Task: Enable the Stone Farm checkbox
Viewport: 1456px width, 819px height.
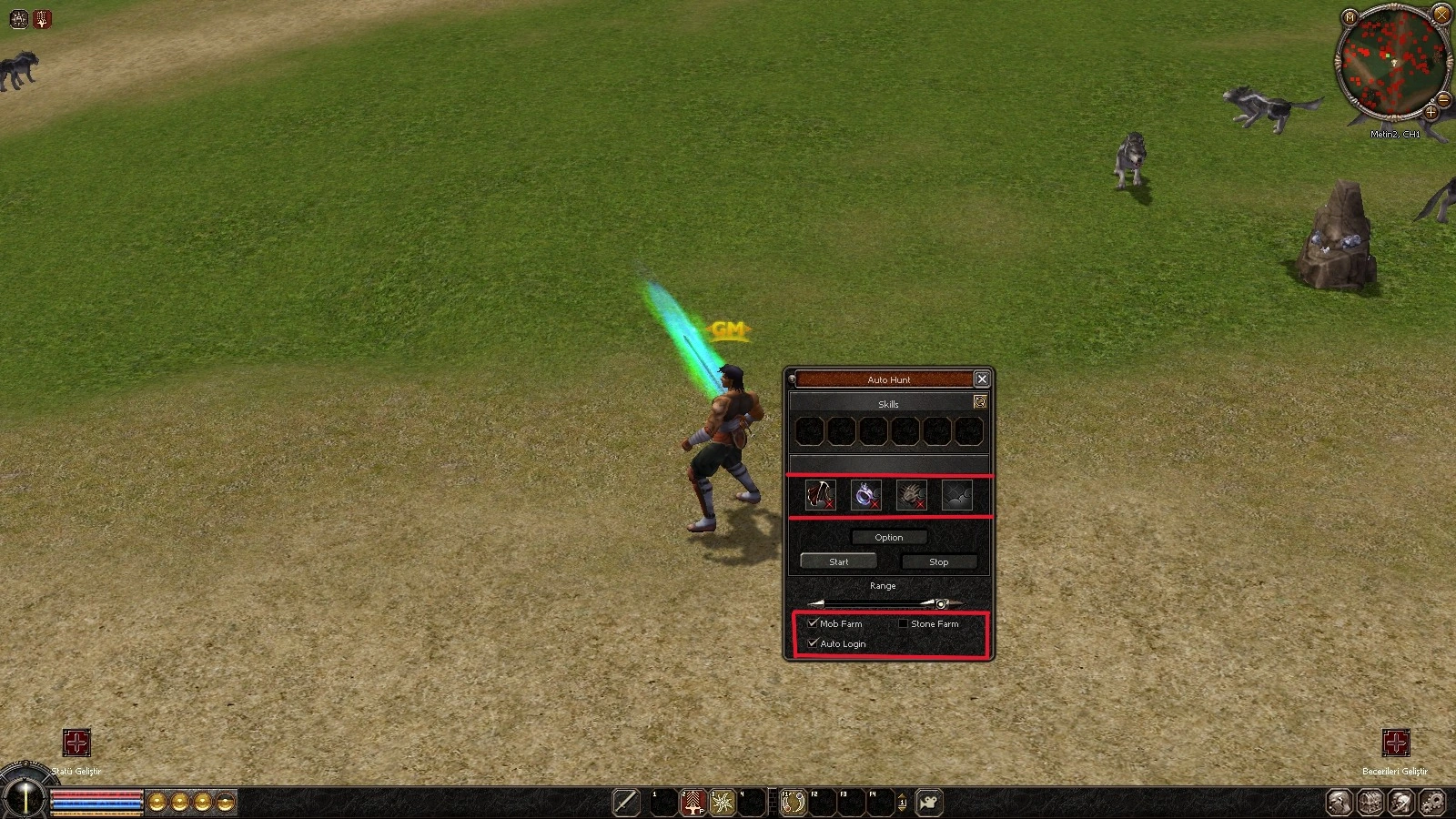Action: tap(903, 623)
